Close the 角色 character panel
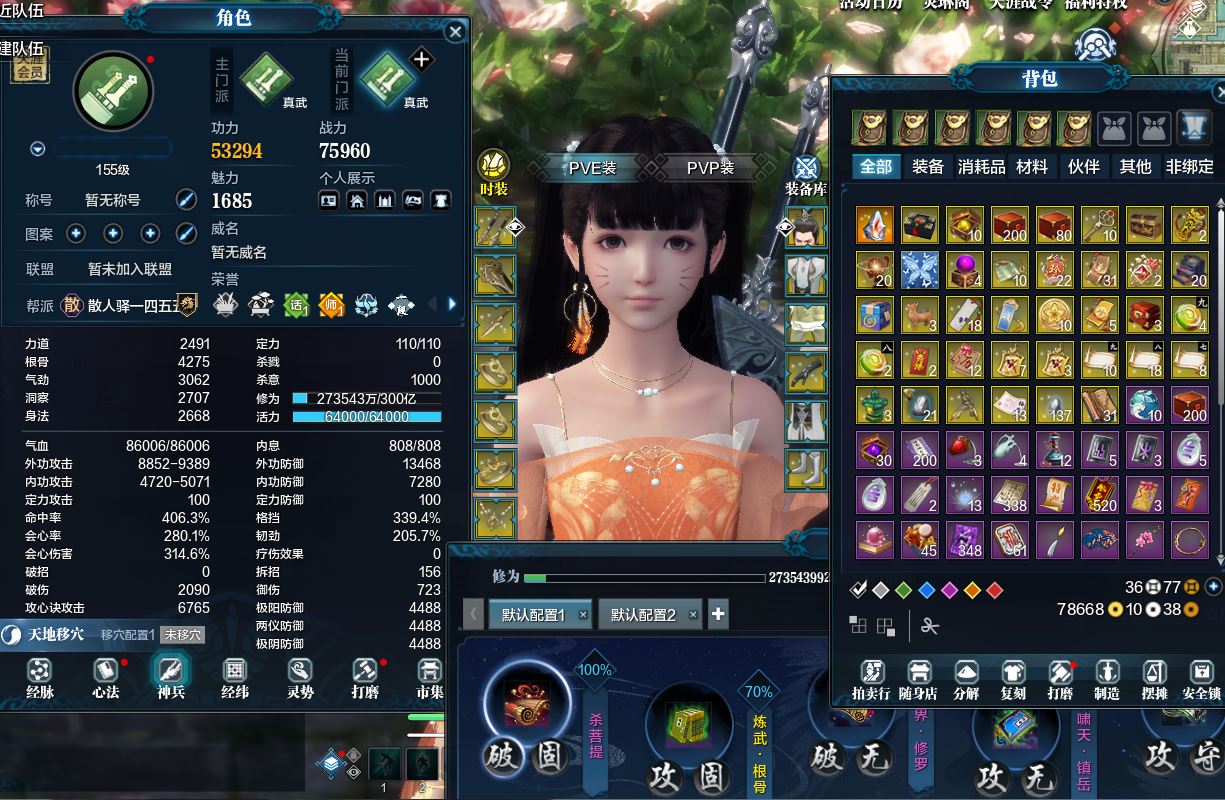Viewport: 1225px width, 800px height. click(x=455, y=32)
